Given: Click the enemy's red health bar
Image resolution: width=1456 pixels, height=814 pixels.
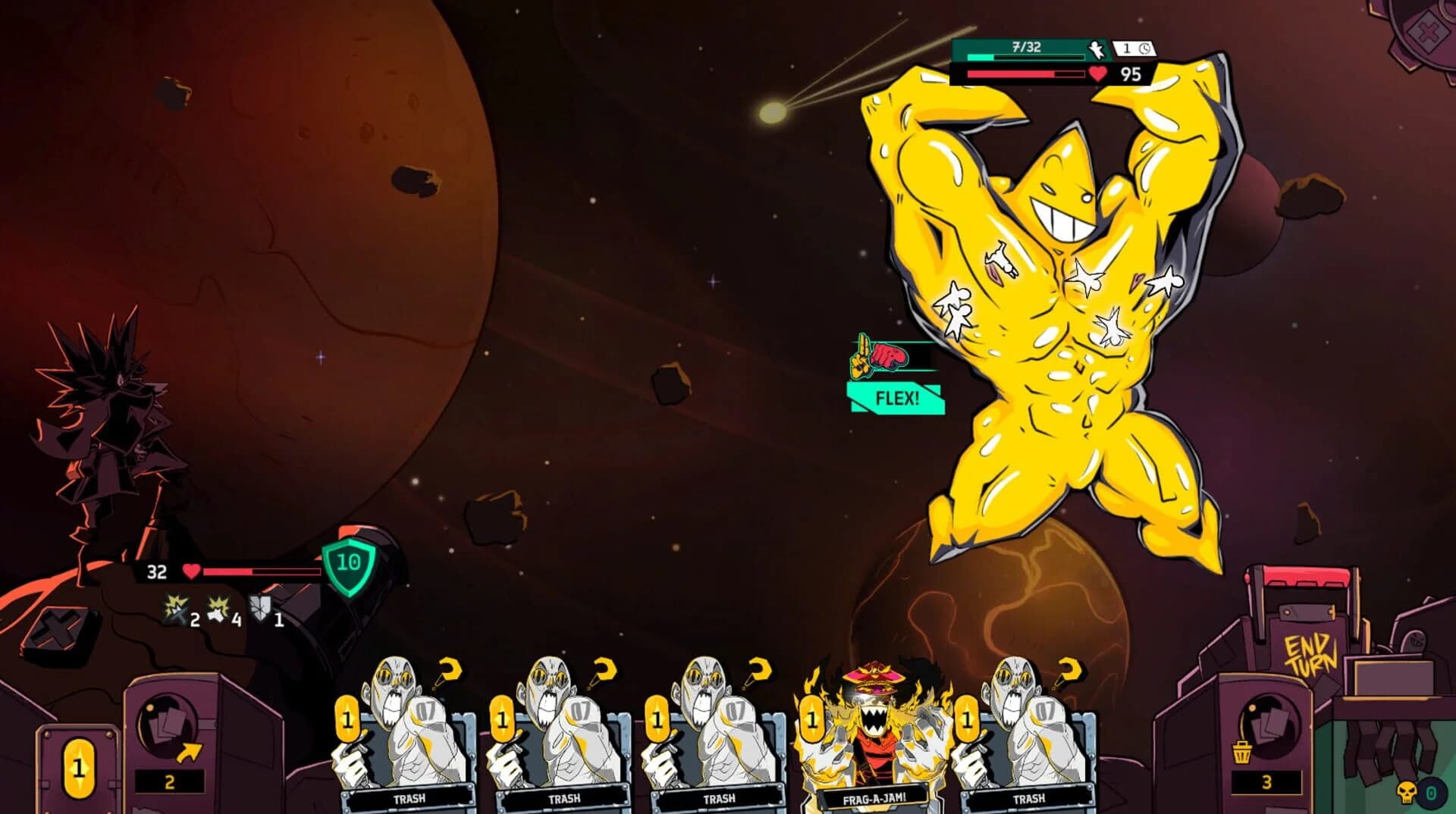Looking at the screenshot, I should (1024, 75).
